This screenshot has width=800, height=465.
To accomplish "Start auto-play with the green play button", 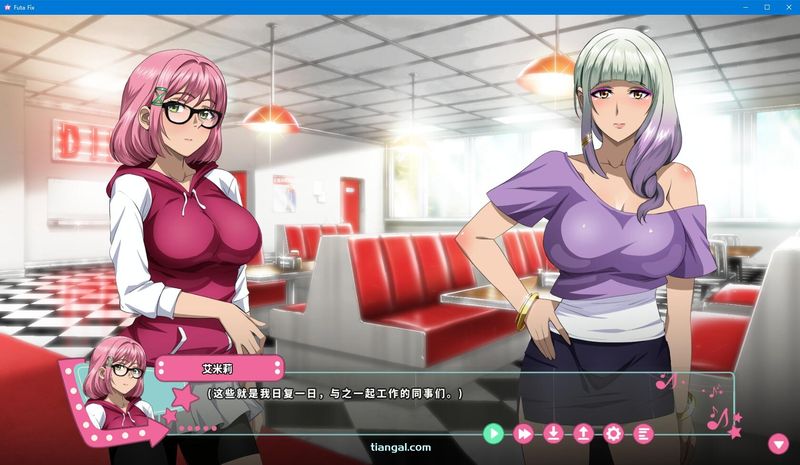I will pos(493,433).
